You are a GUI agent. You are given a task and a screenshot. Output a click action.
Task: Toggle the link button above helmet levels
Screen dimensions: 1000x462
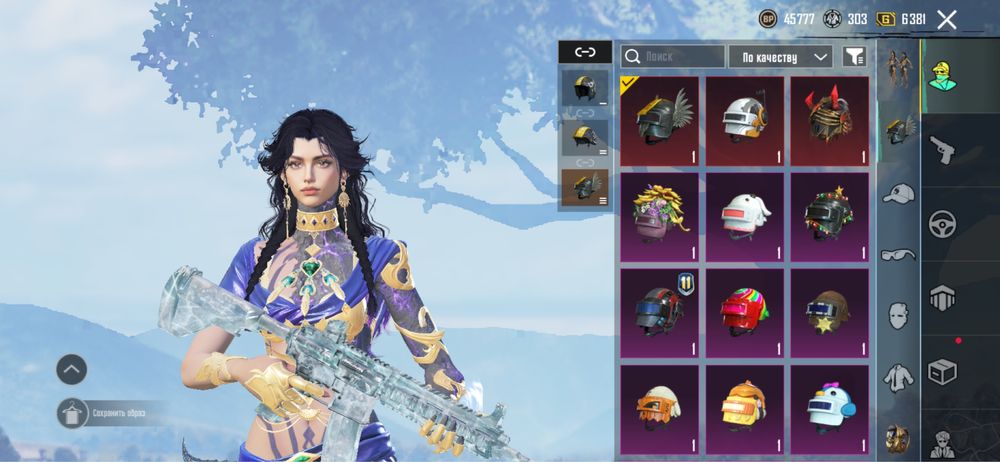584,52
